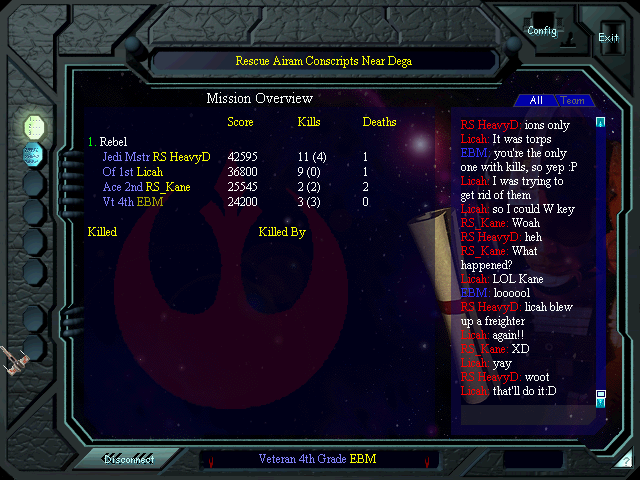Click the Disconnect button
The height and width of the screenshot is (480, 640).
click(x=129, y=459)
